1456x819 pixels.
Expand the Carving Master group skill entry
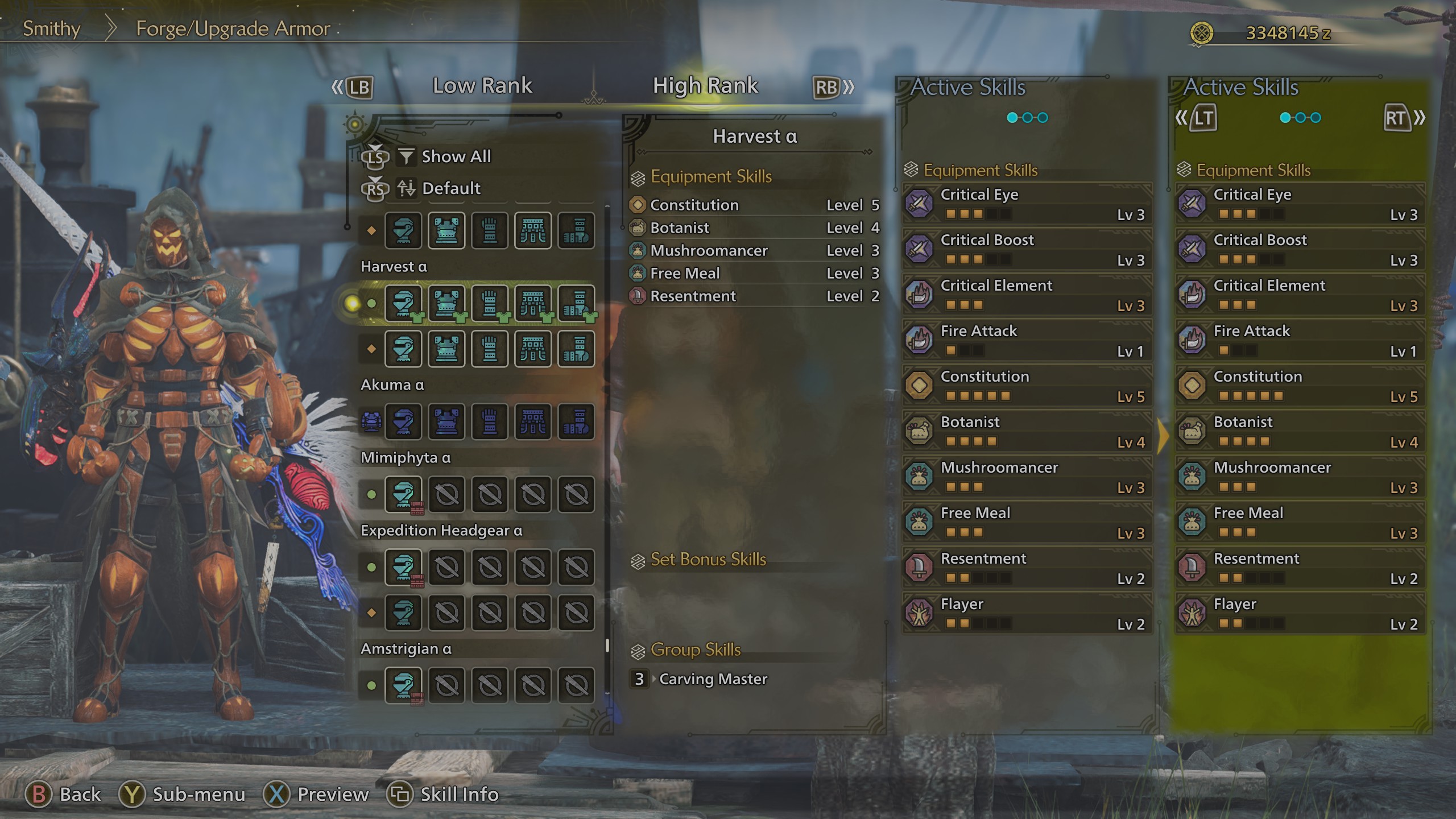713,679
